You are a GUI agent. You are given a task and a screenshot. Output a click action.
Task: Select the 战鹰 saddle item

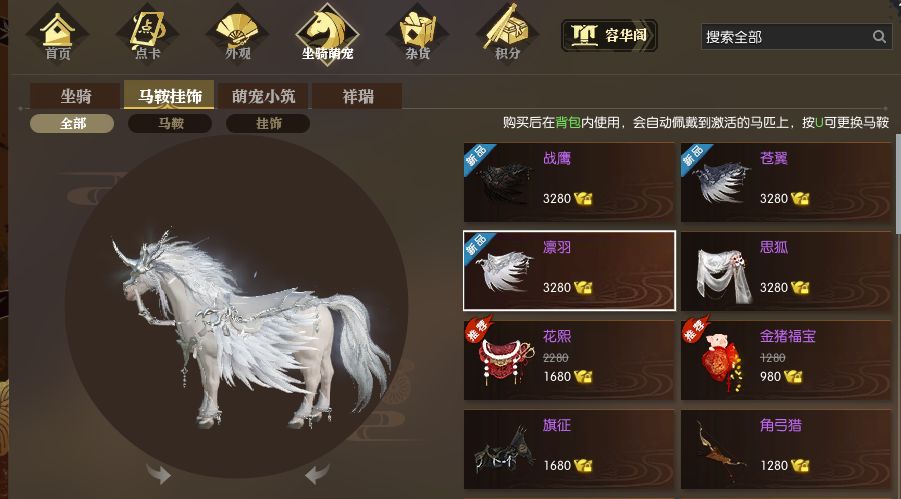coord(569,182)
